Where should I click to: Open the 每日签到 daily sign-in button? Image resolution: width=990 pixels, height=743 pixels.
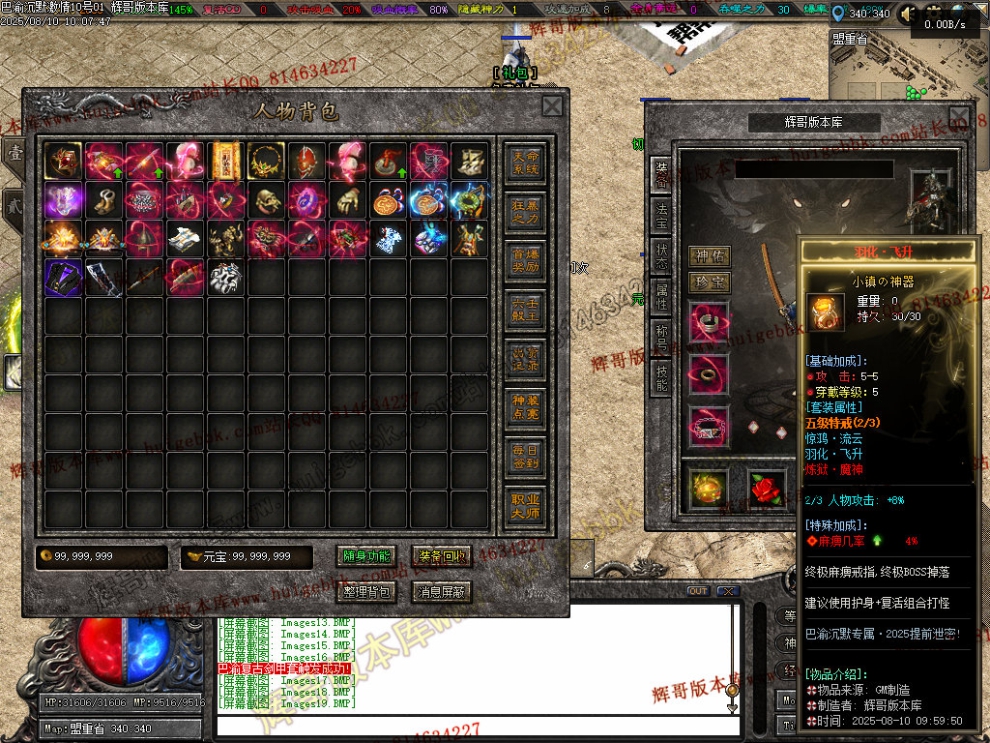pyautogui.click(x=525, y=456)
